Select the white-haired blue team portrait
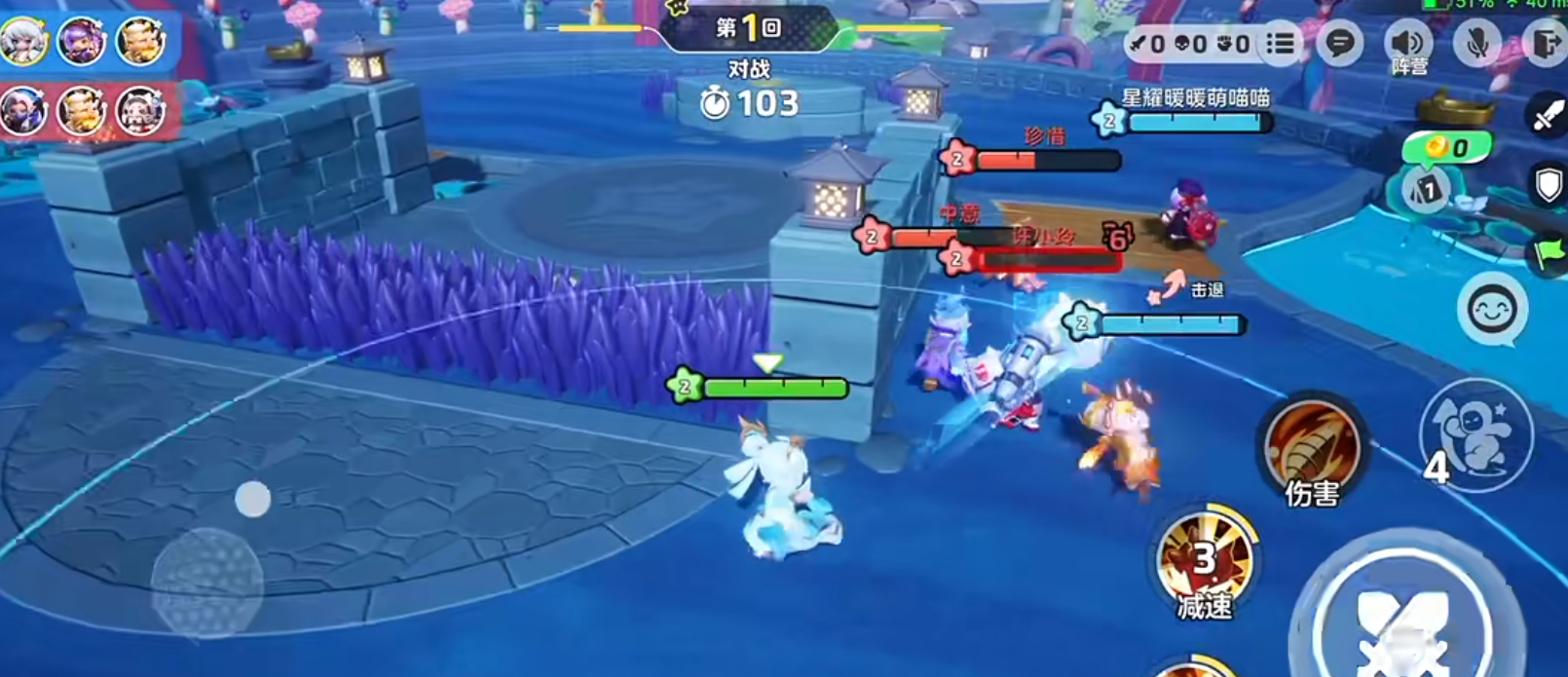Viewport: 1568px width, 677px height. [23, 42]
